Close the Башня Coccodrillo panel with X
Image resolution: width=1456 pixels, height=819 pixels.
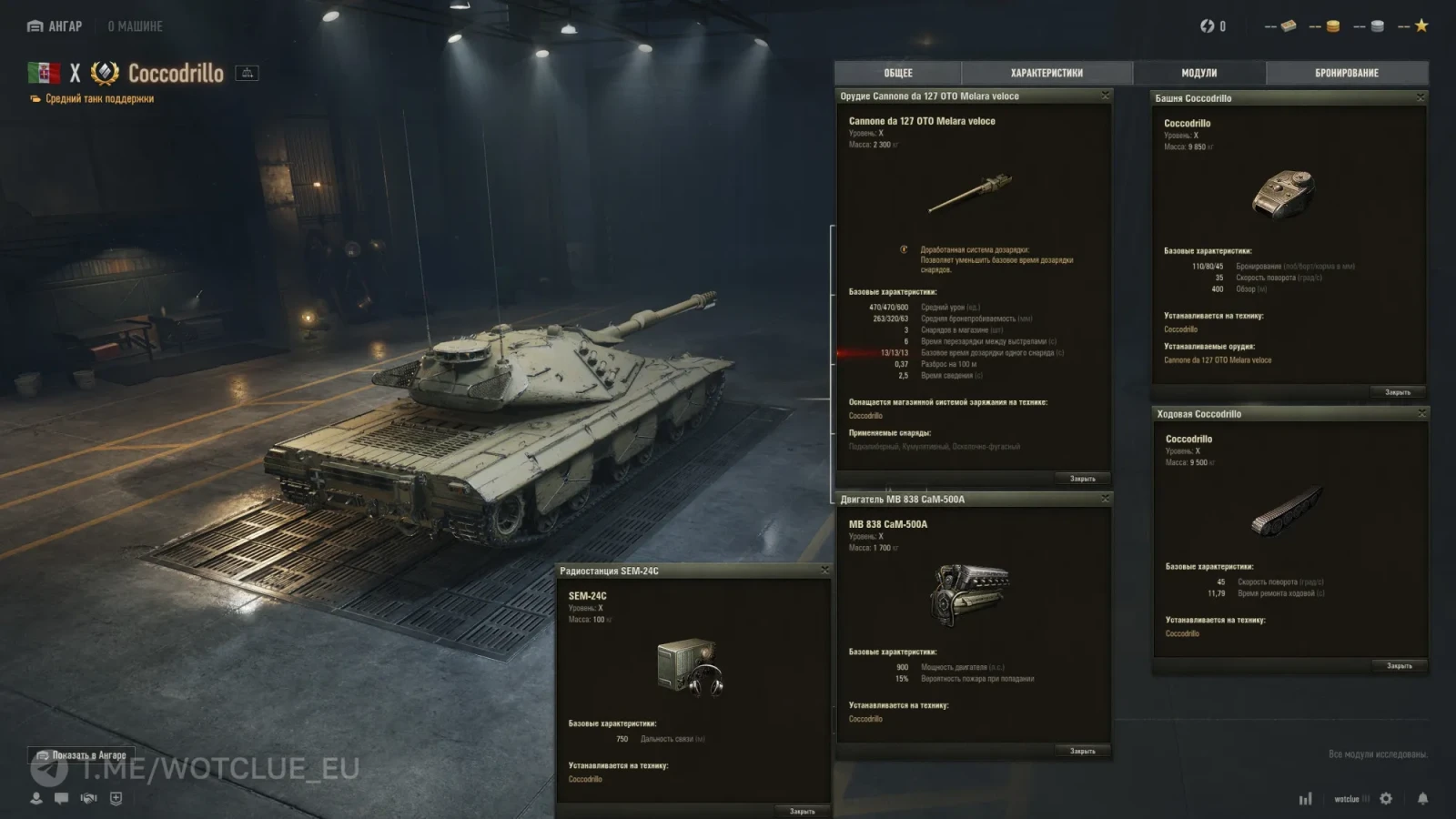point(1421,97)
